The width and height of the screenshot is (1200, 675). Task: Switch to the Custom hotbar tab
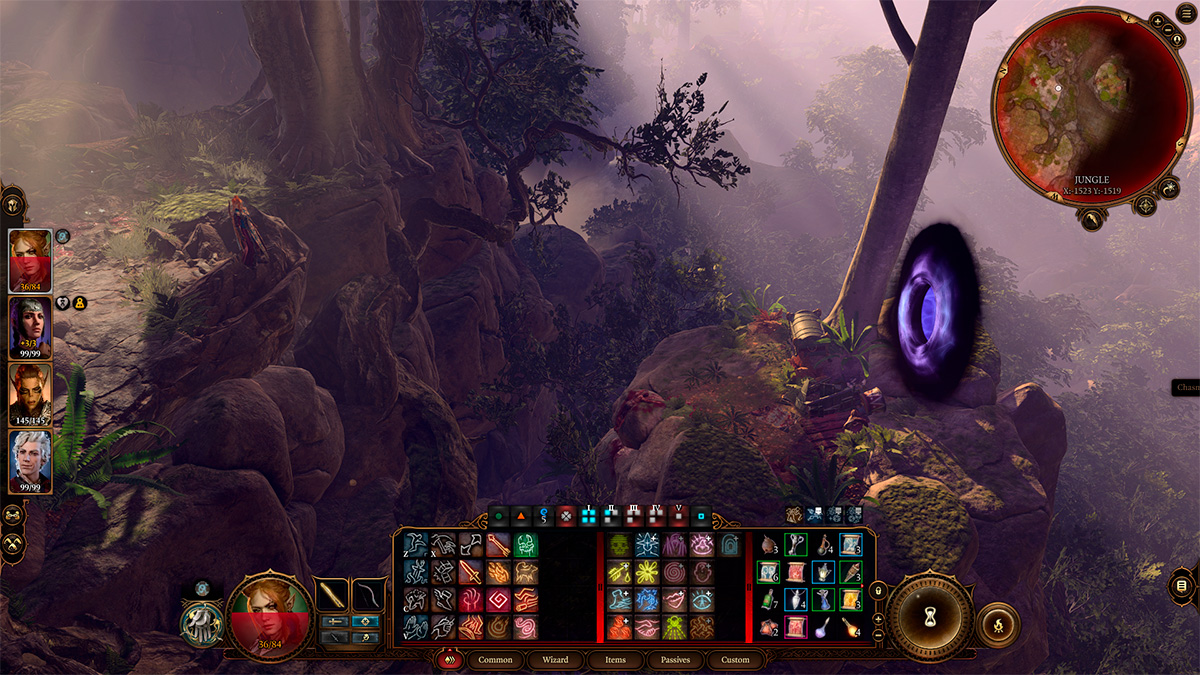pyautogui.click(x=735, y=660)
